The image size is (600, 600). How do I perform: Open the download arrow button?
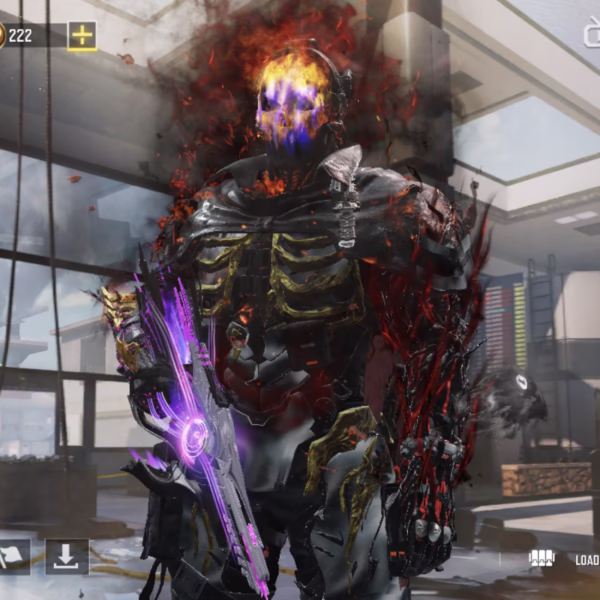click(x=67, y=557)
